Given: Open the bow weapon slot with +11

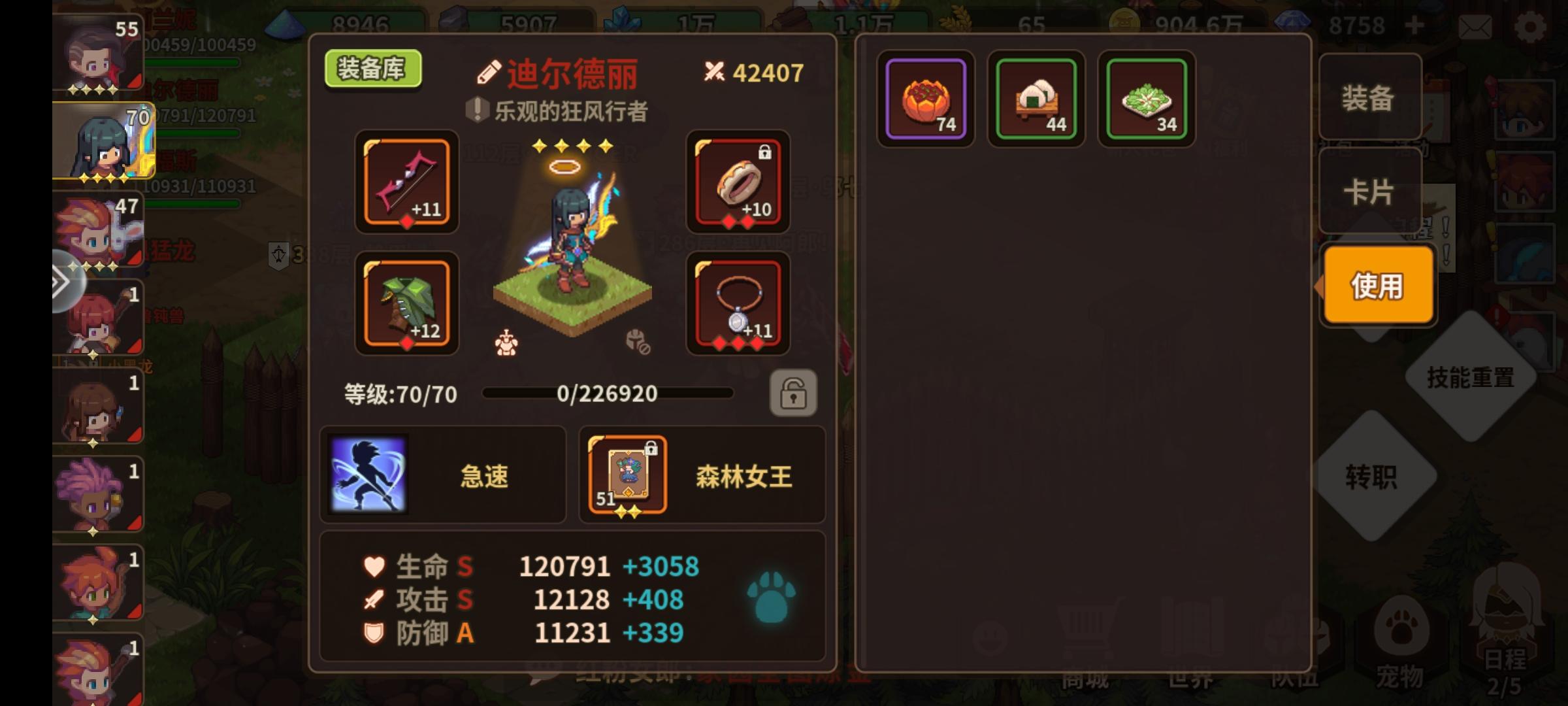Looking at the screenshot, I should pyautogui.click(x=406, y=184).
